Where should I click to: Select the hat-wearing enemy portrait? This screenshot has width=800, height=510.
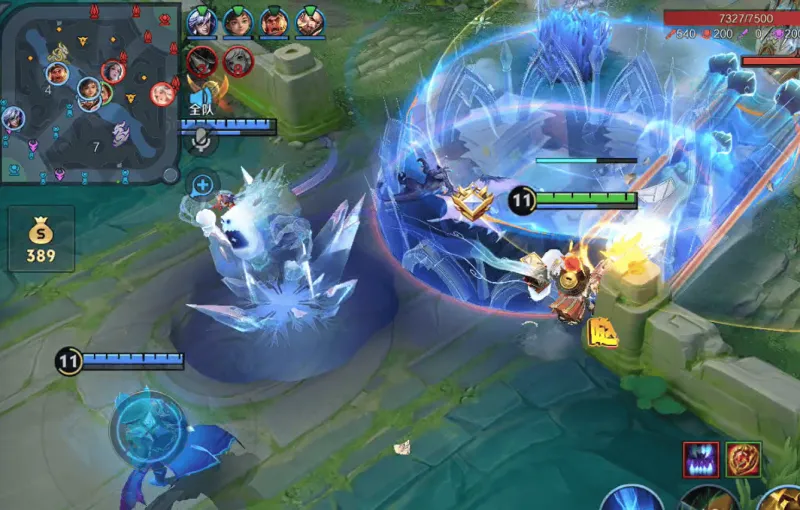coord(202,61)
